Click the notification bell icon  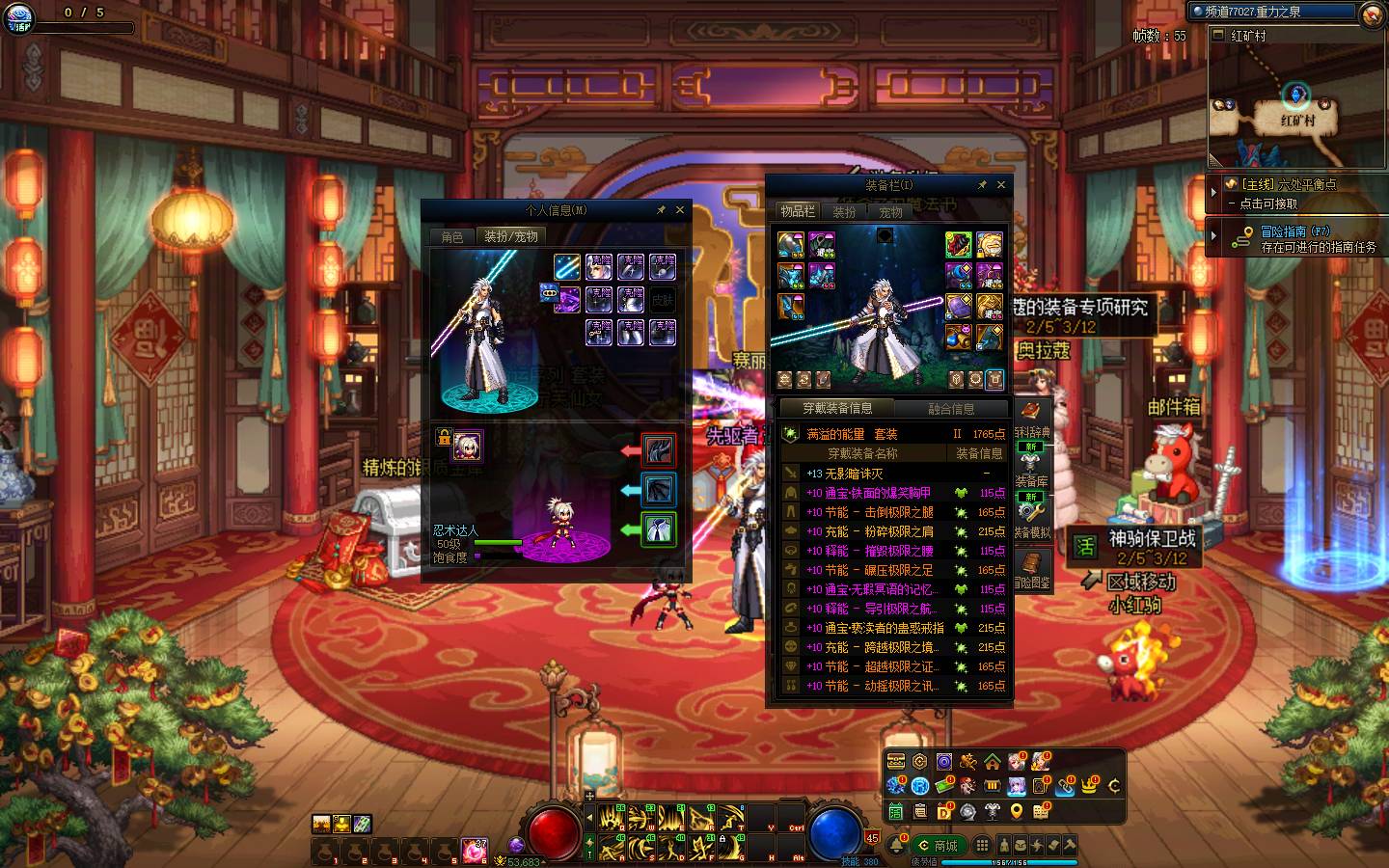click(x=897, y=846)
